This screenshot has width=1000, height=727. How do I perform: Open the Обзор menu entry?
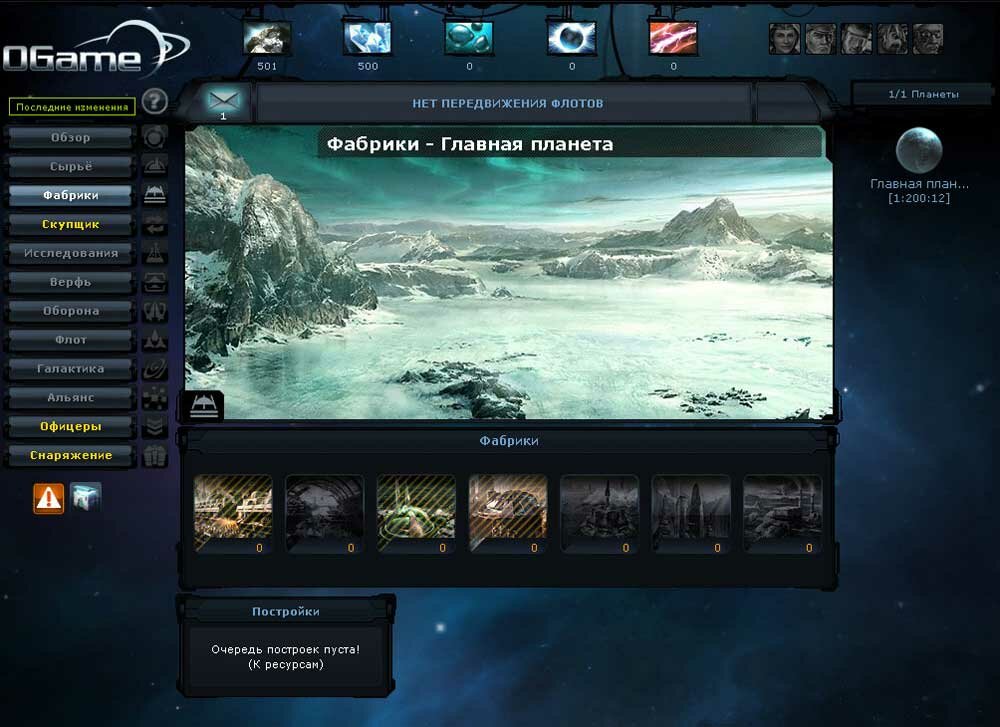click(x=70, y=138)
